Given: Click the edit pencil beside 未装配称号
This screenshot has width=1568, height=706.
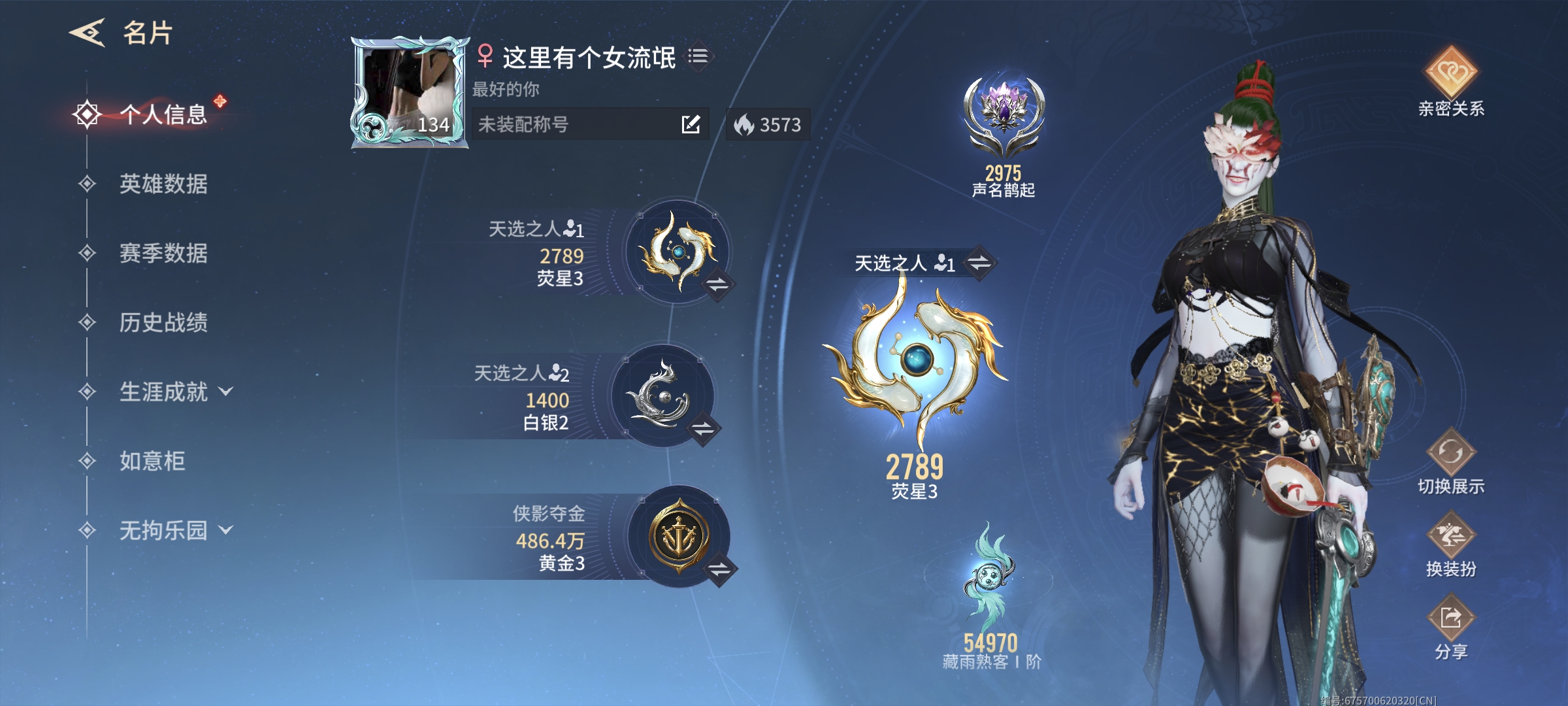Looking at the screenshot, I should click(x=691, y=124).
